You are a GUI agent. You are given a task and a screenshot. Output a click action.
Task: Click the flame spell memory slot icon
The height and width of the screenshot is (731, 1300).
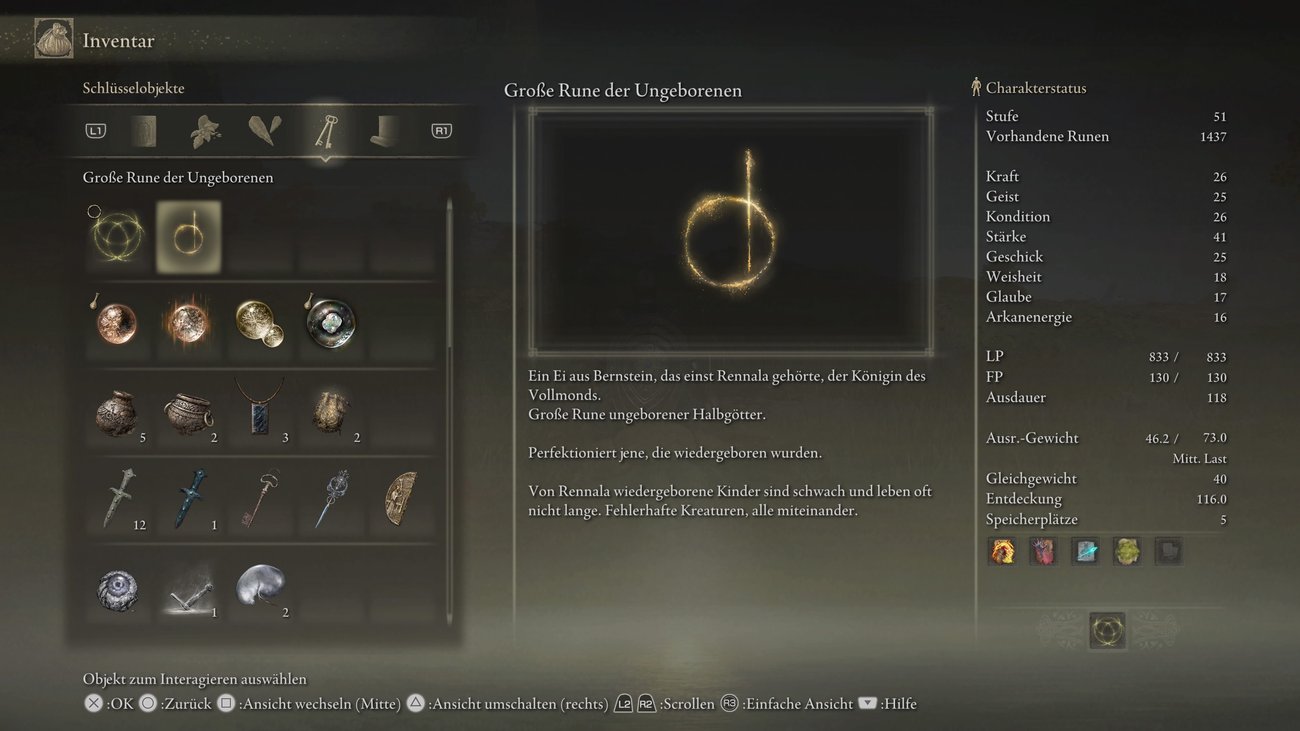coord(1002,551)
